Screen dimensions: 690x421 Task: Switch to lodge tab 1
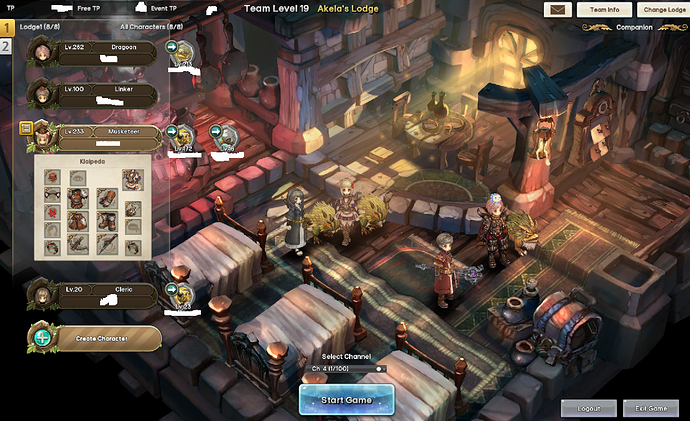[x=5, y=29]
